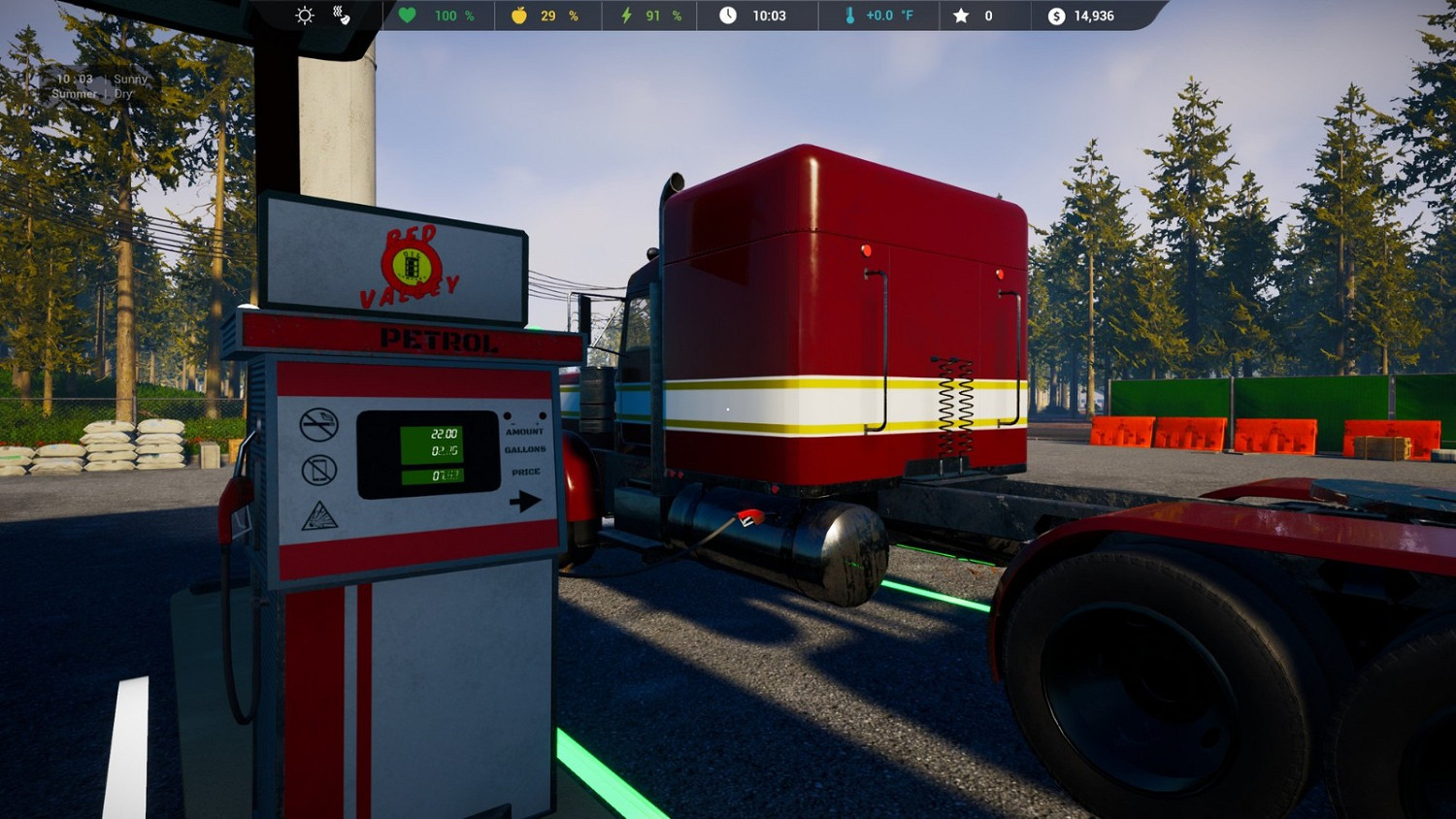Screen dimensions: 1456x819
Task: Click the blue thermometer temperature icon
Action: 847,15
